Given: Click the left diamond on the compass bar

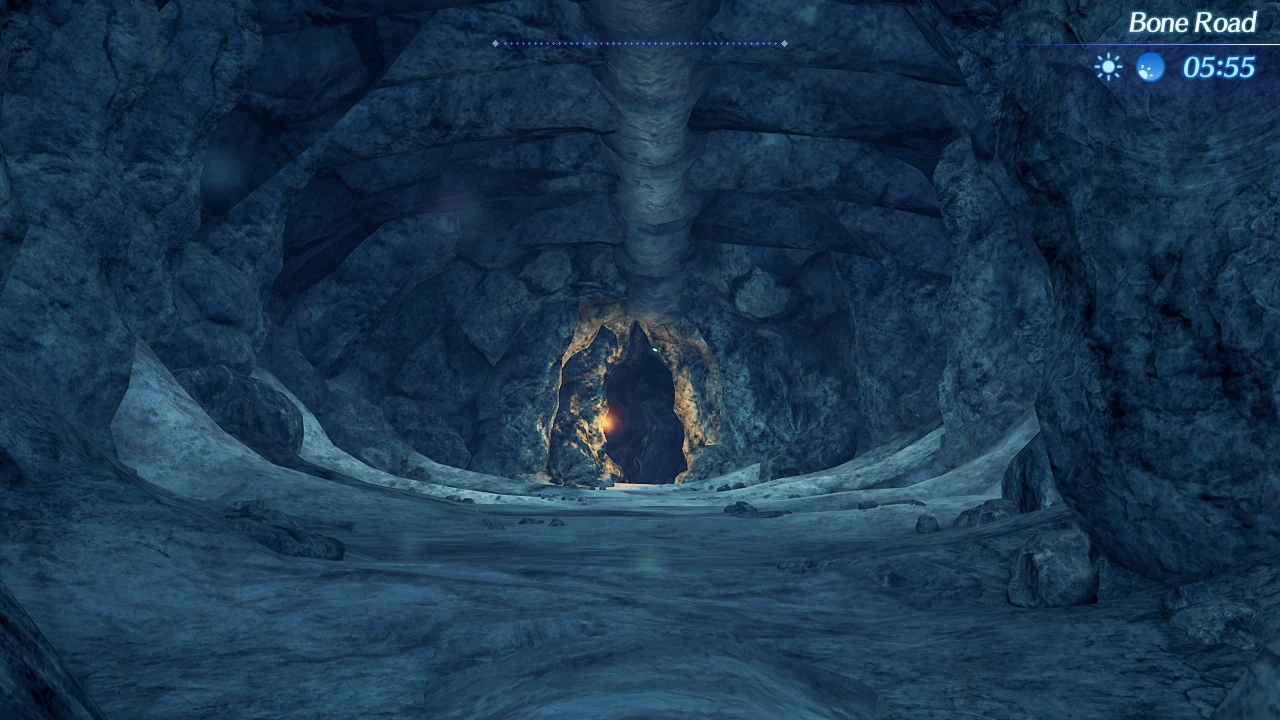Looking at the screenshot, I should click(494, 43).
